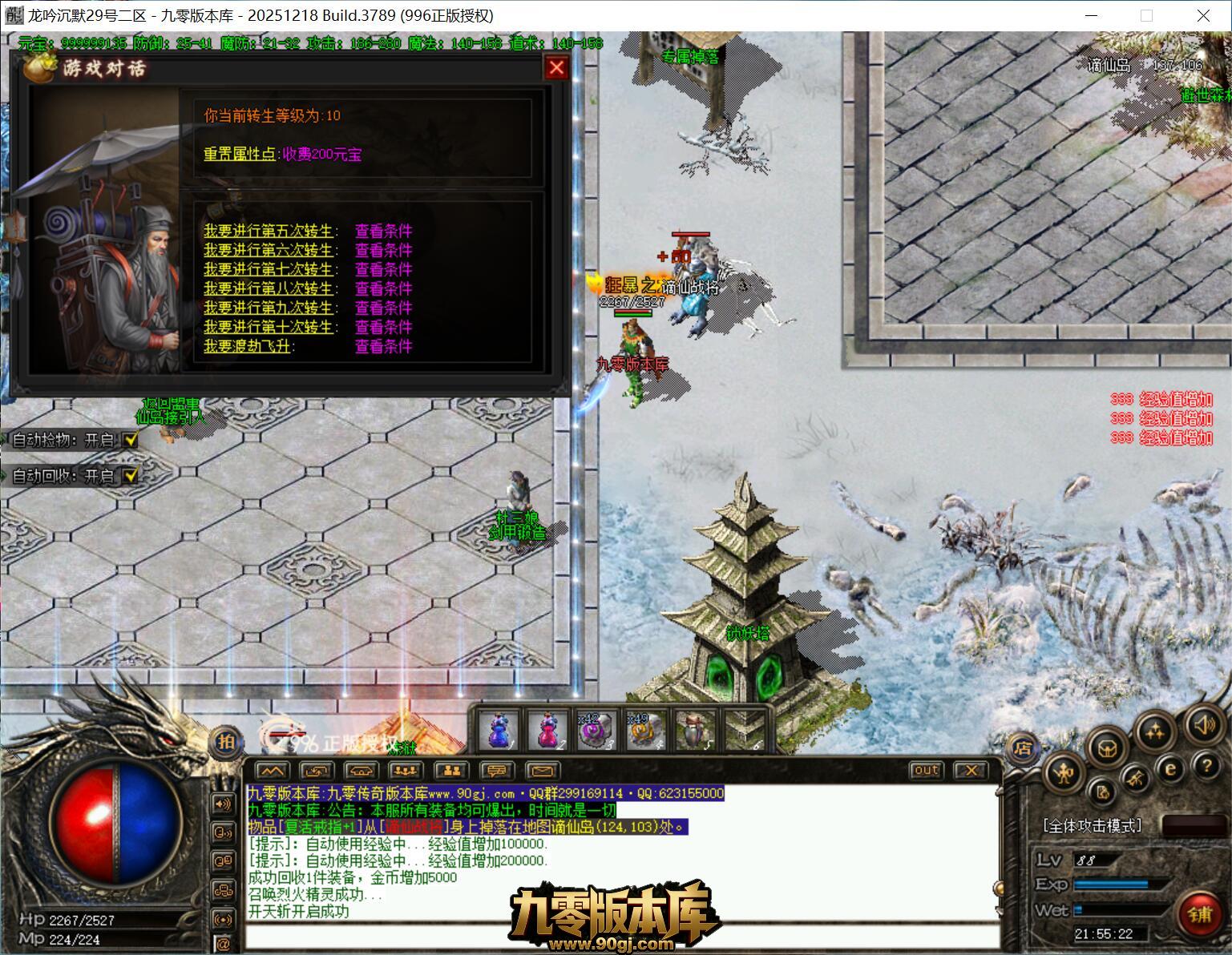
Task: Toggle the 自动捡物 auto-pickup checkbox
Action: [131, 440]
